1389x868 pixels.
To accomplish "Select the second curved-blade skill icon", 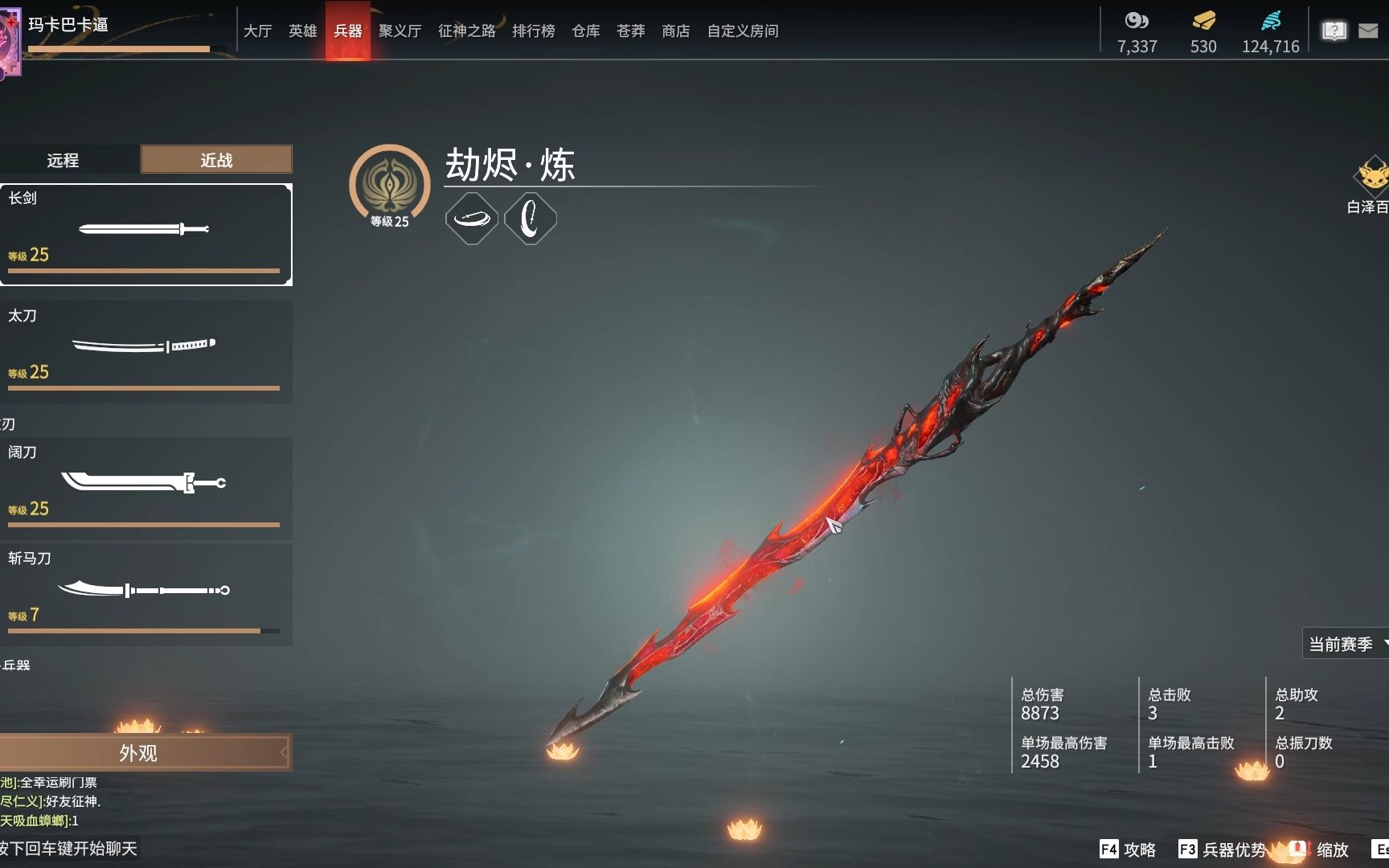I will [531, 218].
